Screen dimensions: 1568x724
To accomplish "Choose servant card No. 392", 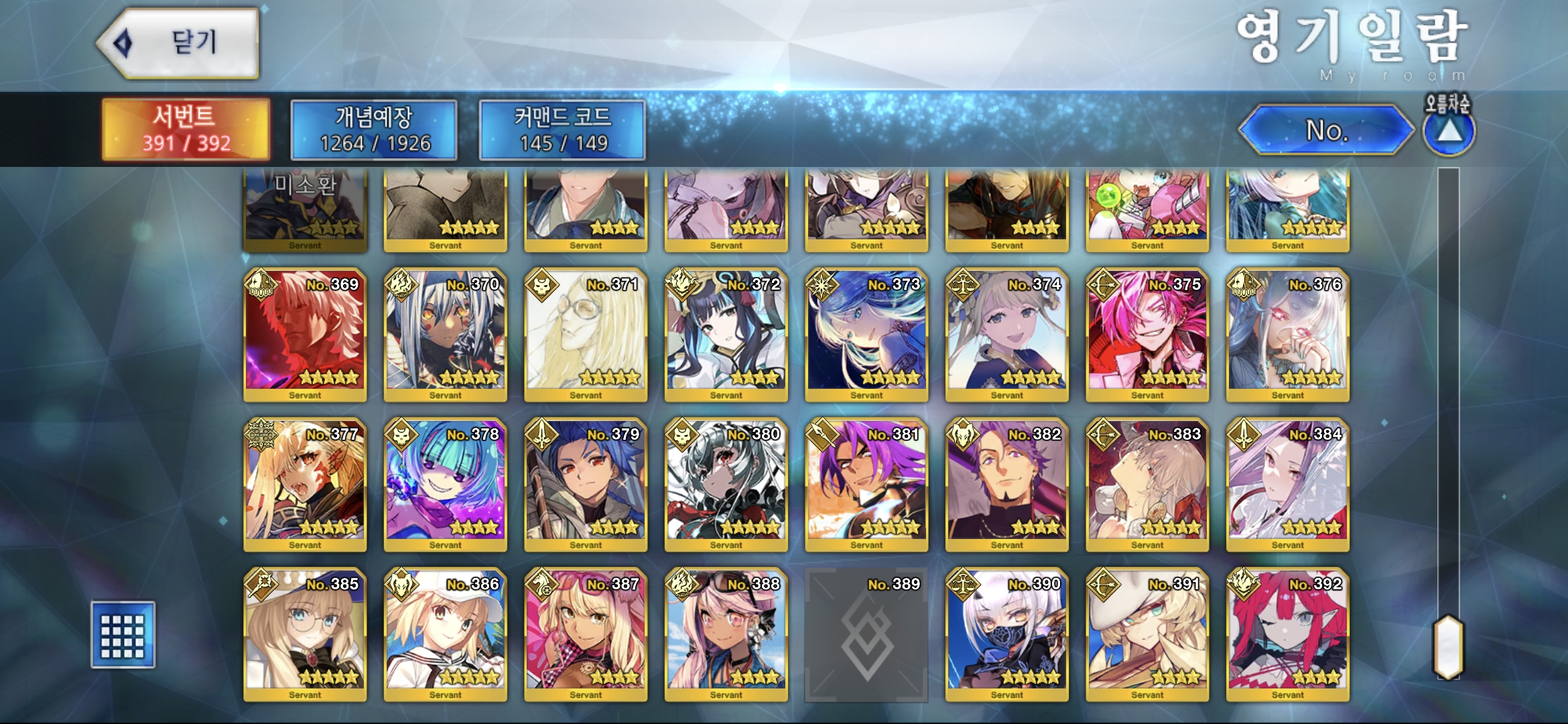I will (x=1287, y=634).
